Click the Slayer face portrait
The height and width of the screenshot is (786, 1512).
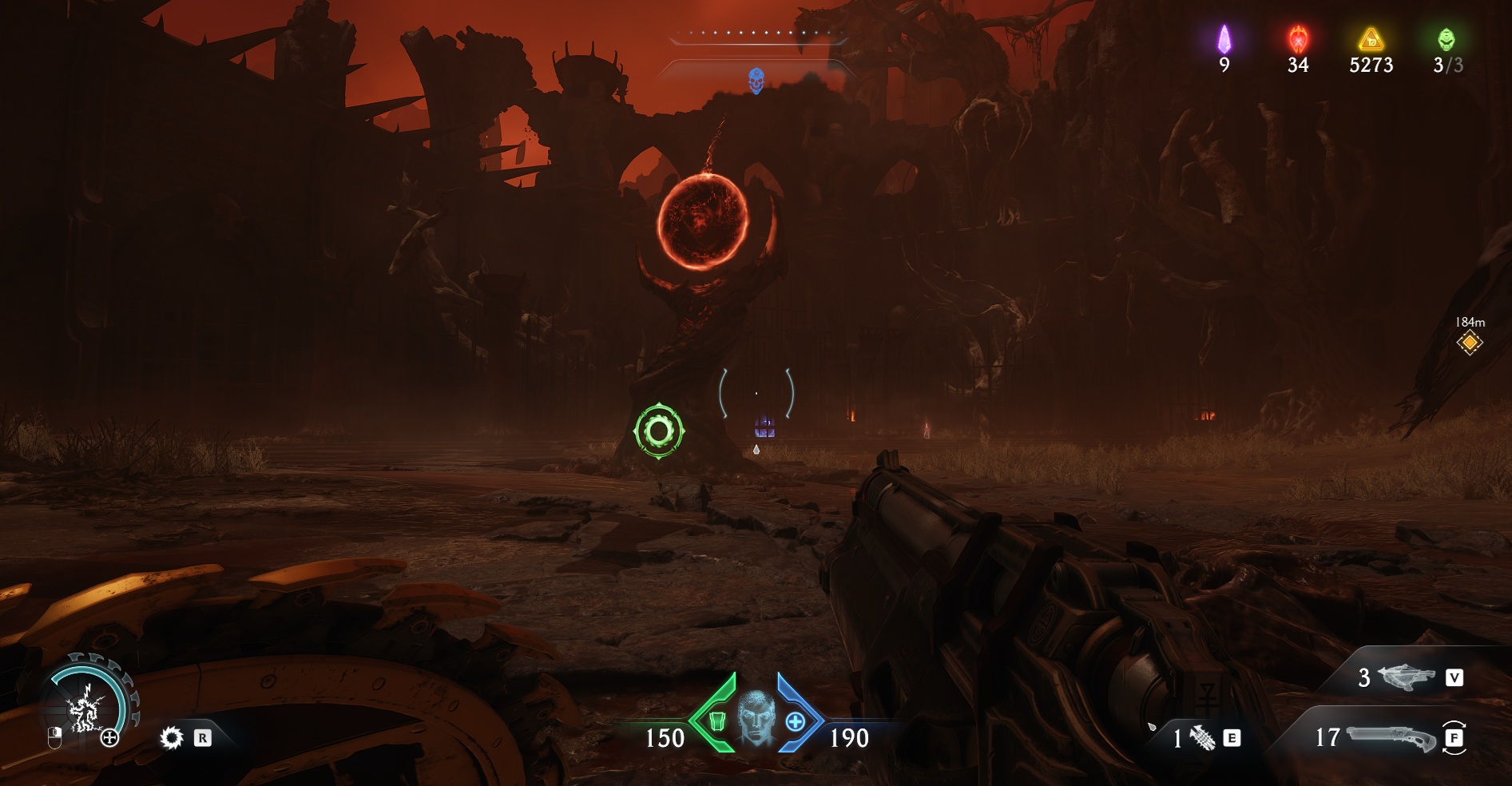(x=756, y=717)
